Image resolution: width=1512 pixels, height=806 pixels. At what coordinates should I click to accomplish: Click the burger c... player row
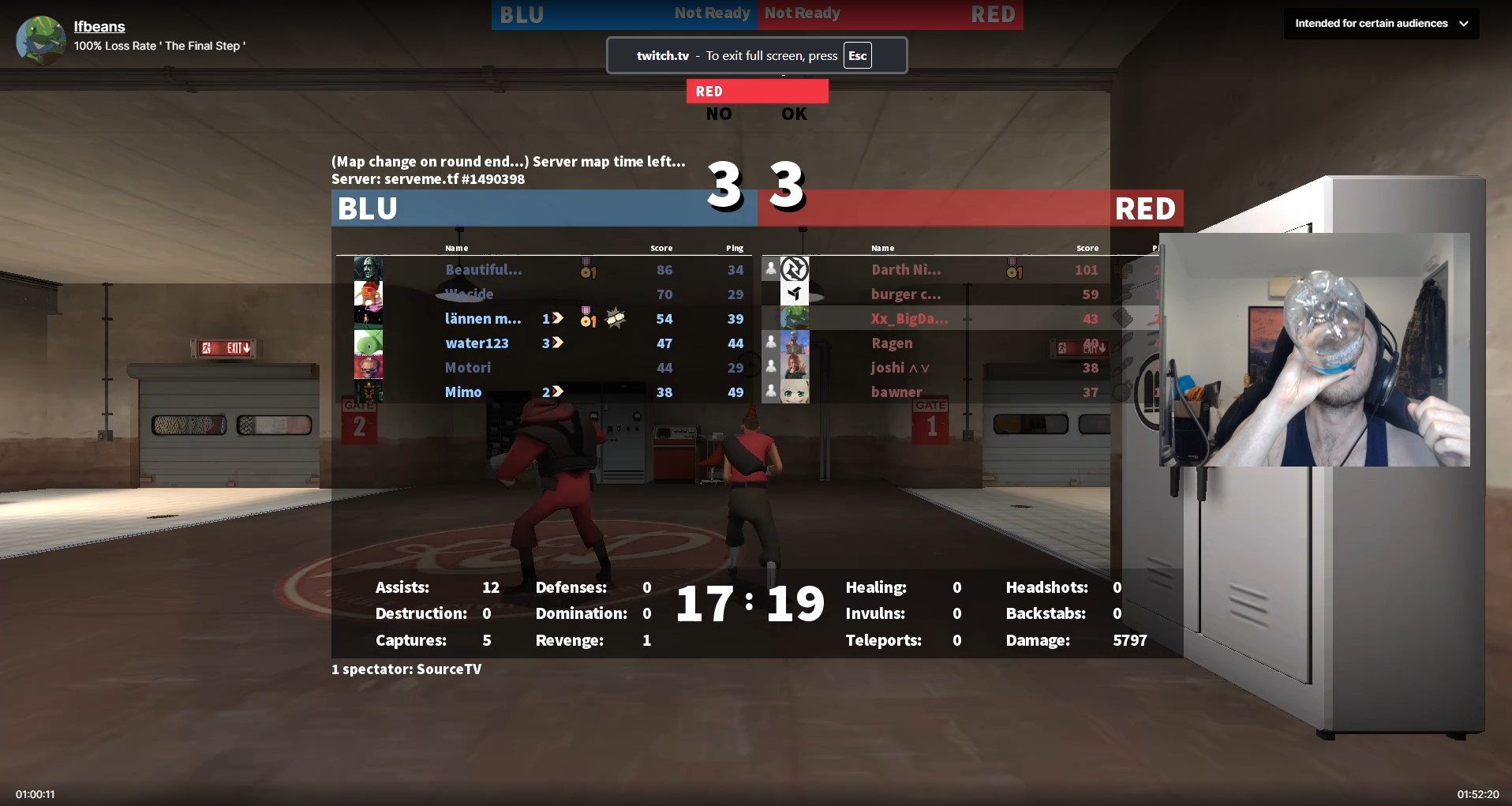tap(905, 294)
